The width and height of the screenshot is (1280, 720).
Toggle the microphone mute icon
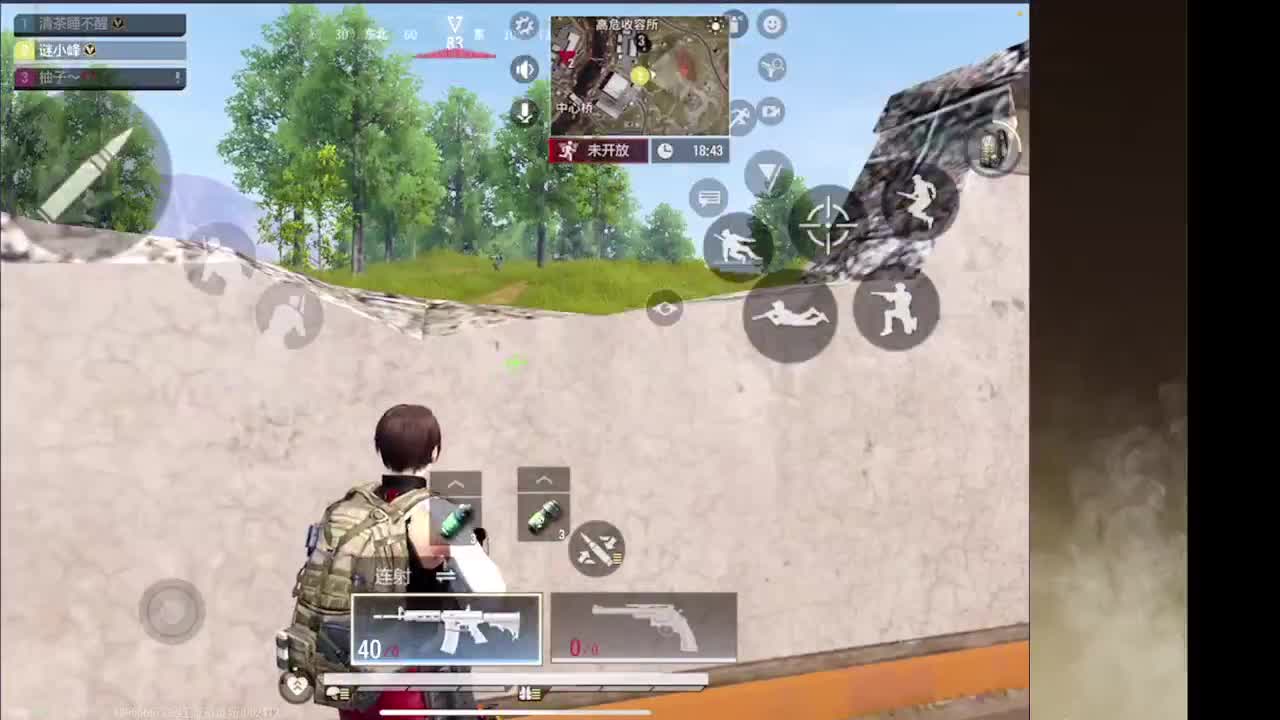[524, 112]
